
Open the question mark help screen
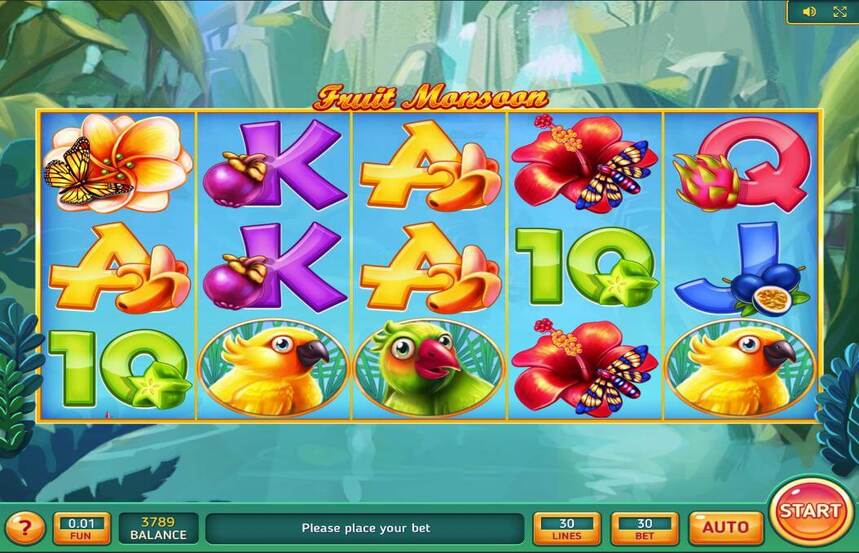click(25, 527)
